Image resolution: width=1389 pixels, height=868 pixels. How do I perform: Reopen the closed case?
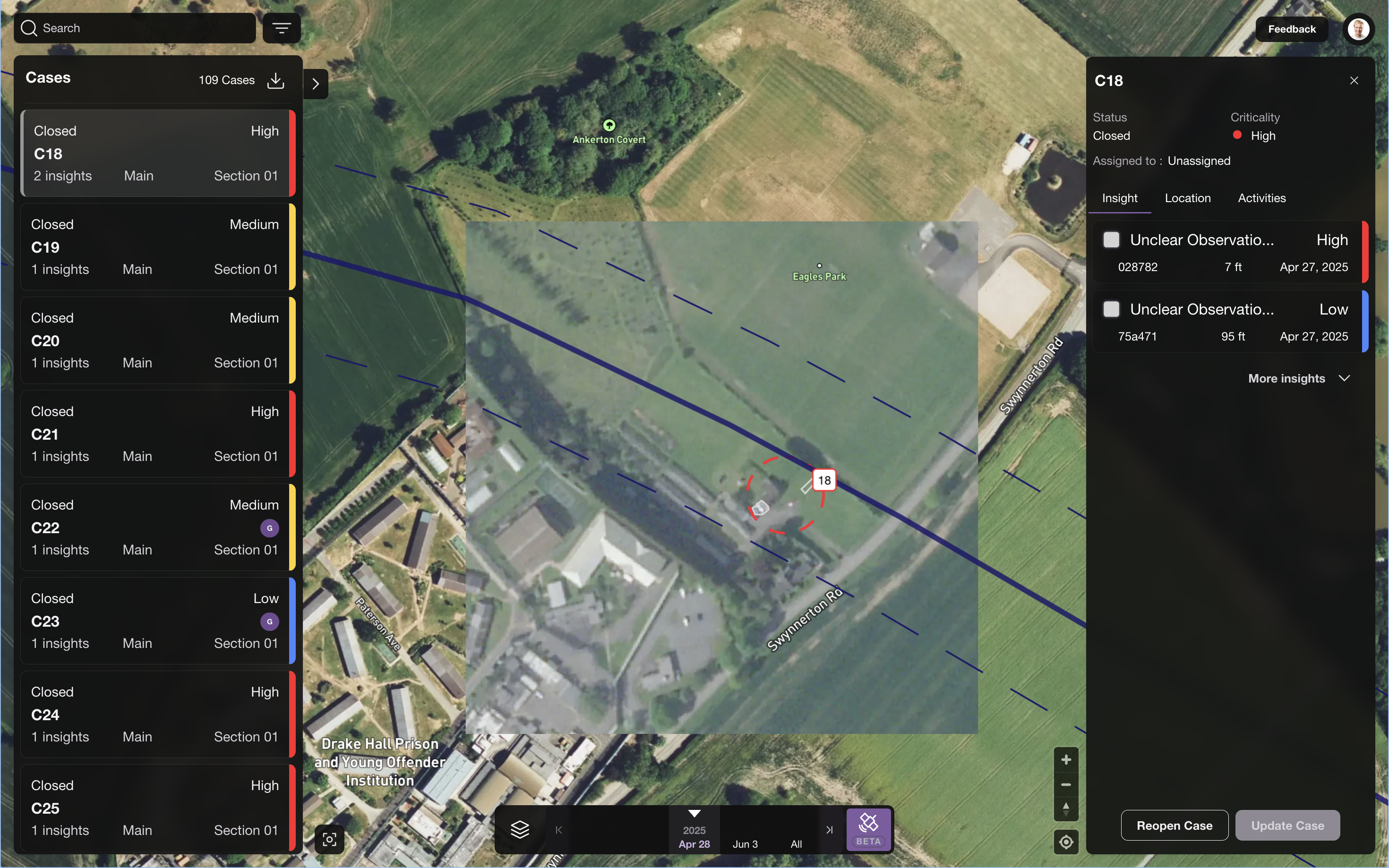(x=1174, y=825)
